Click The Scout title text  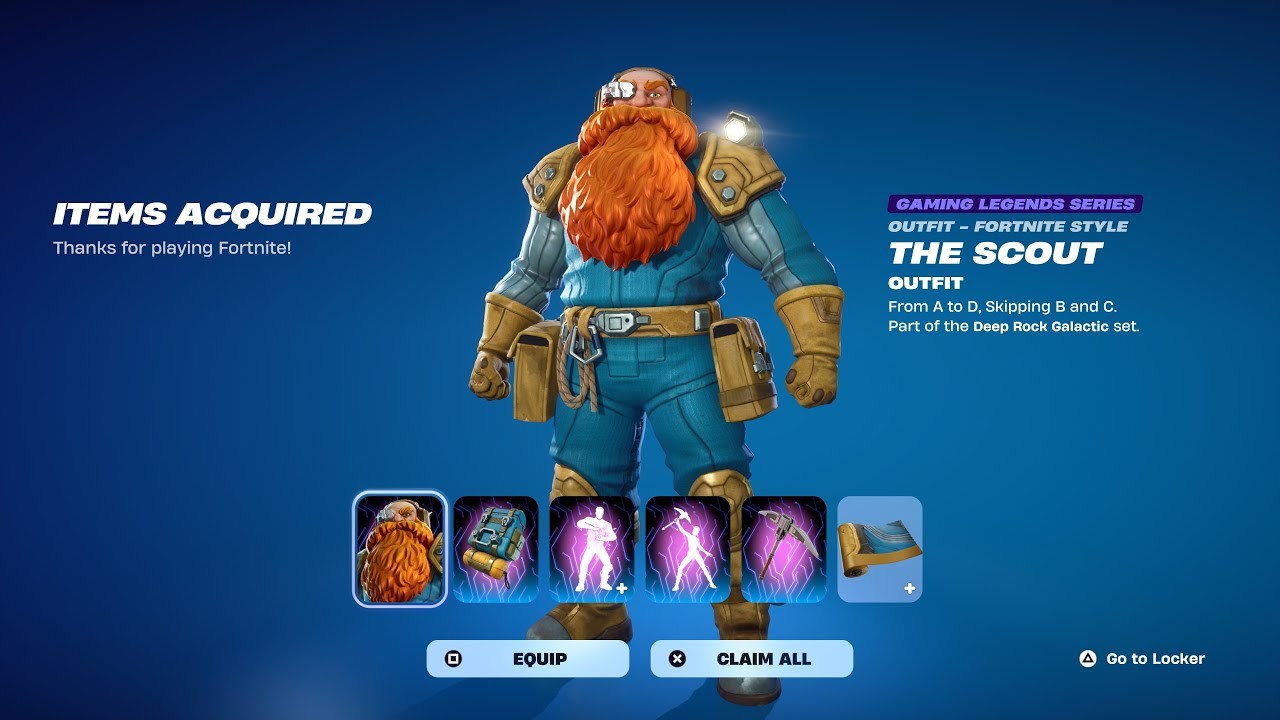pos(993,254)
